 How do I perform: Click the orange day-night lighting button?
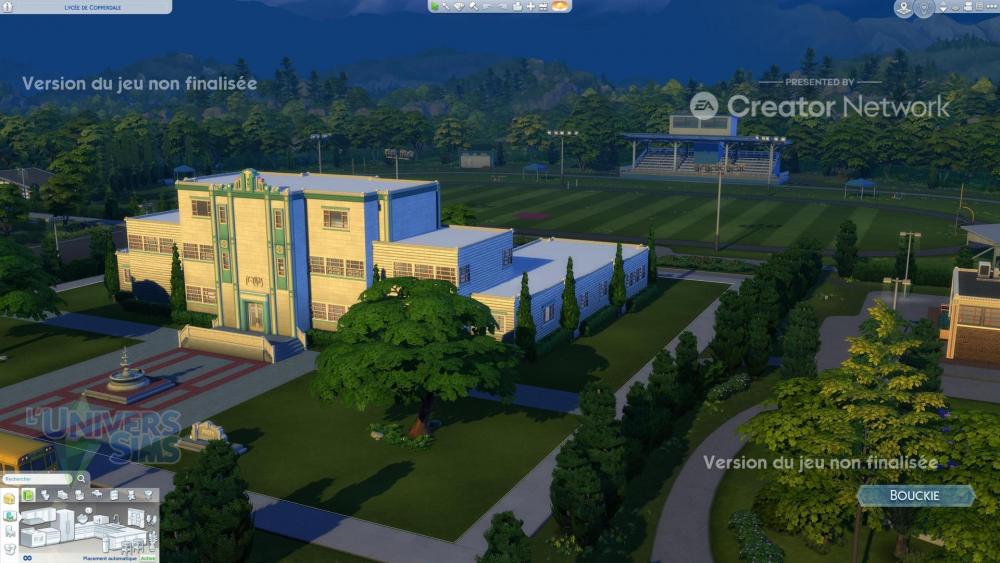coord(560,6)
